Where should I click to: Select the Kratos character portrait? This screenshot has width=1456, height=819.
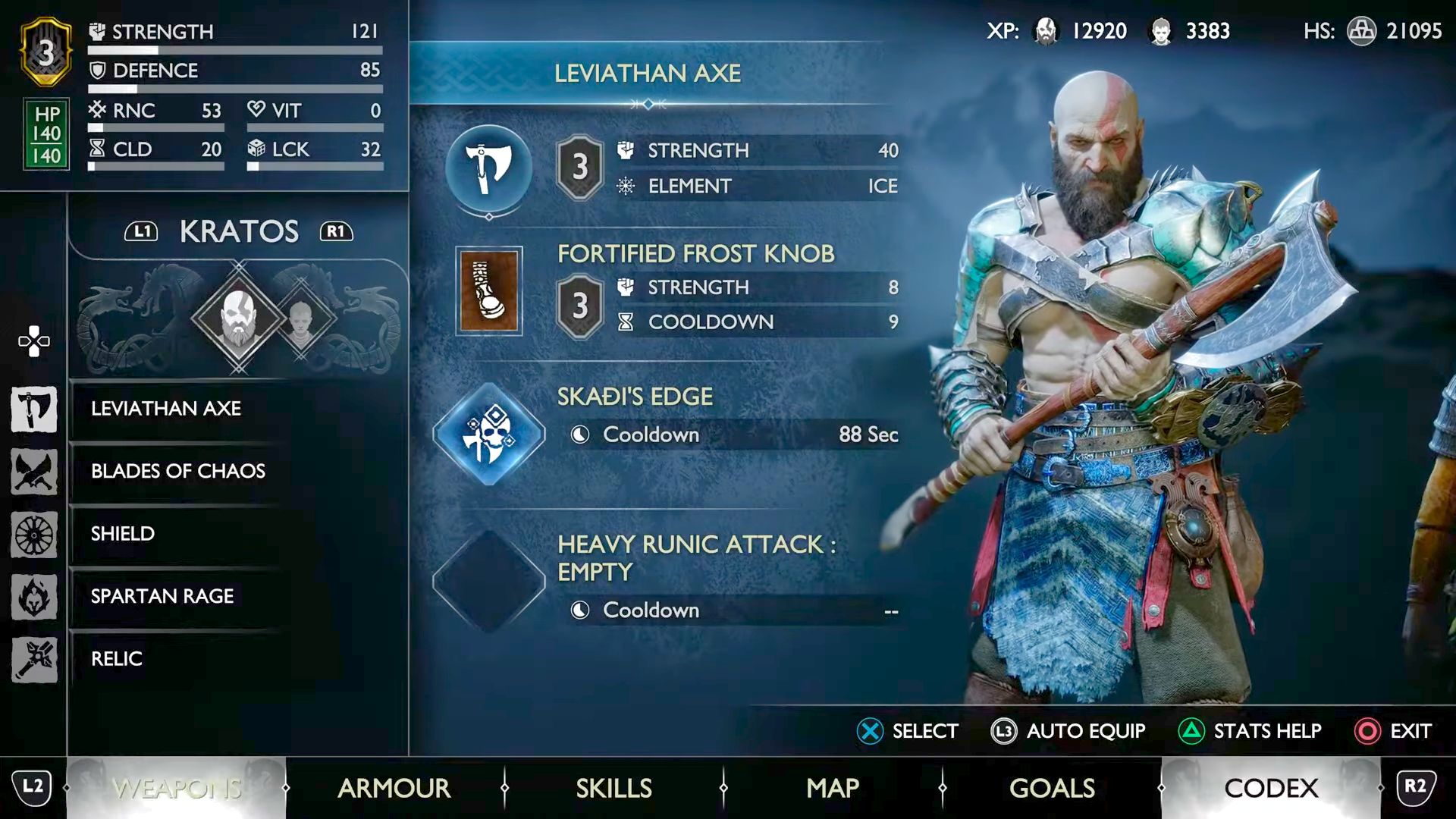239,317
